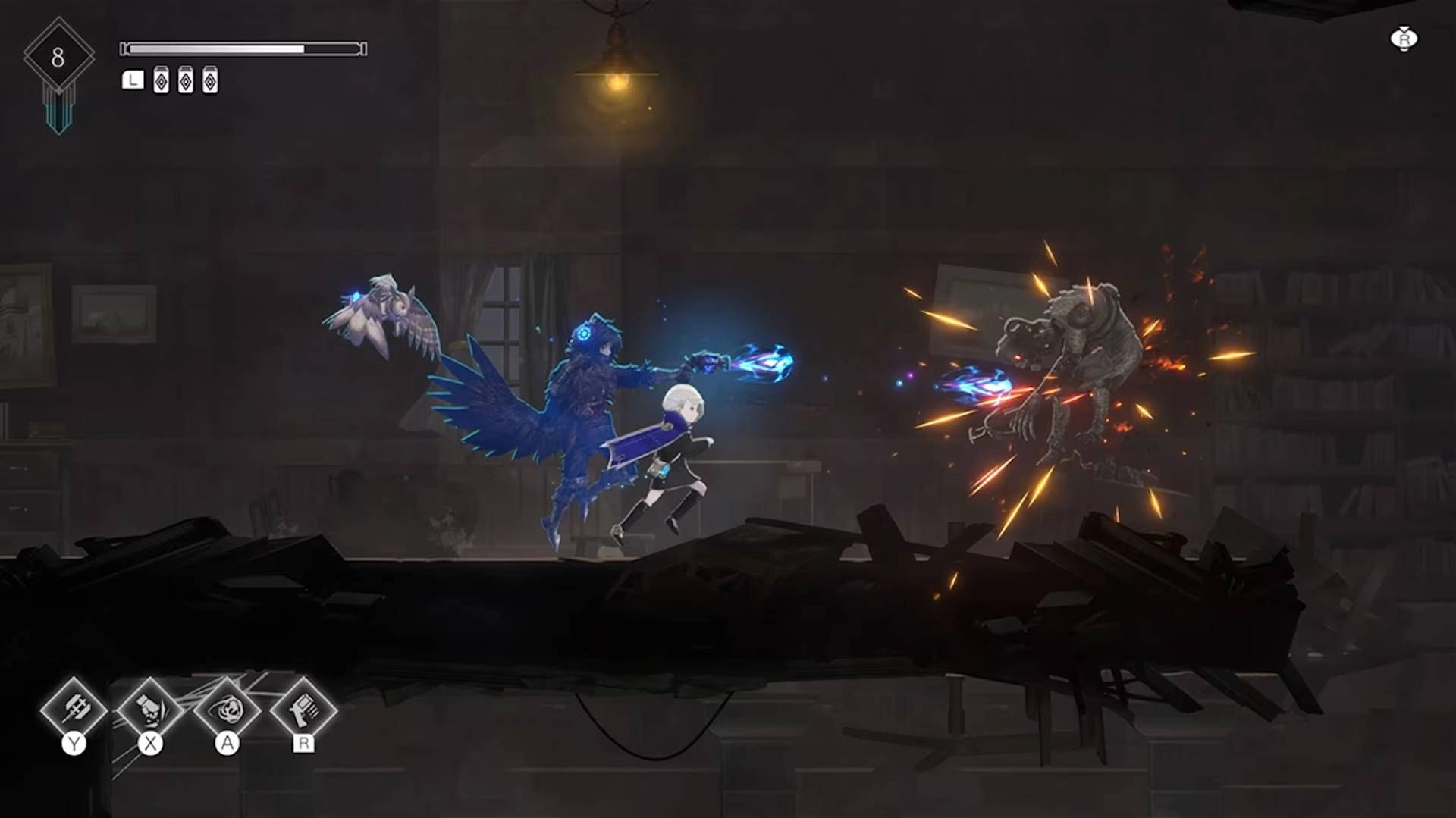Click the lantern R prompt in the top-right corner
Image resolution: width=1456 pixels, height=818 pixels.
click(x=1403, y=39)
